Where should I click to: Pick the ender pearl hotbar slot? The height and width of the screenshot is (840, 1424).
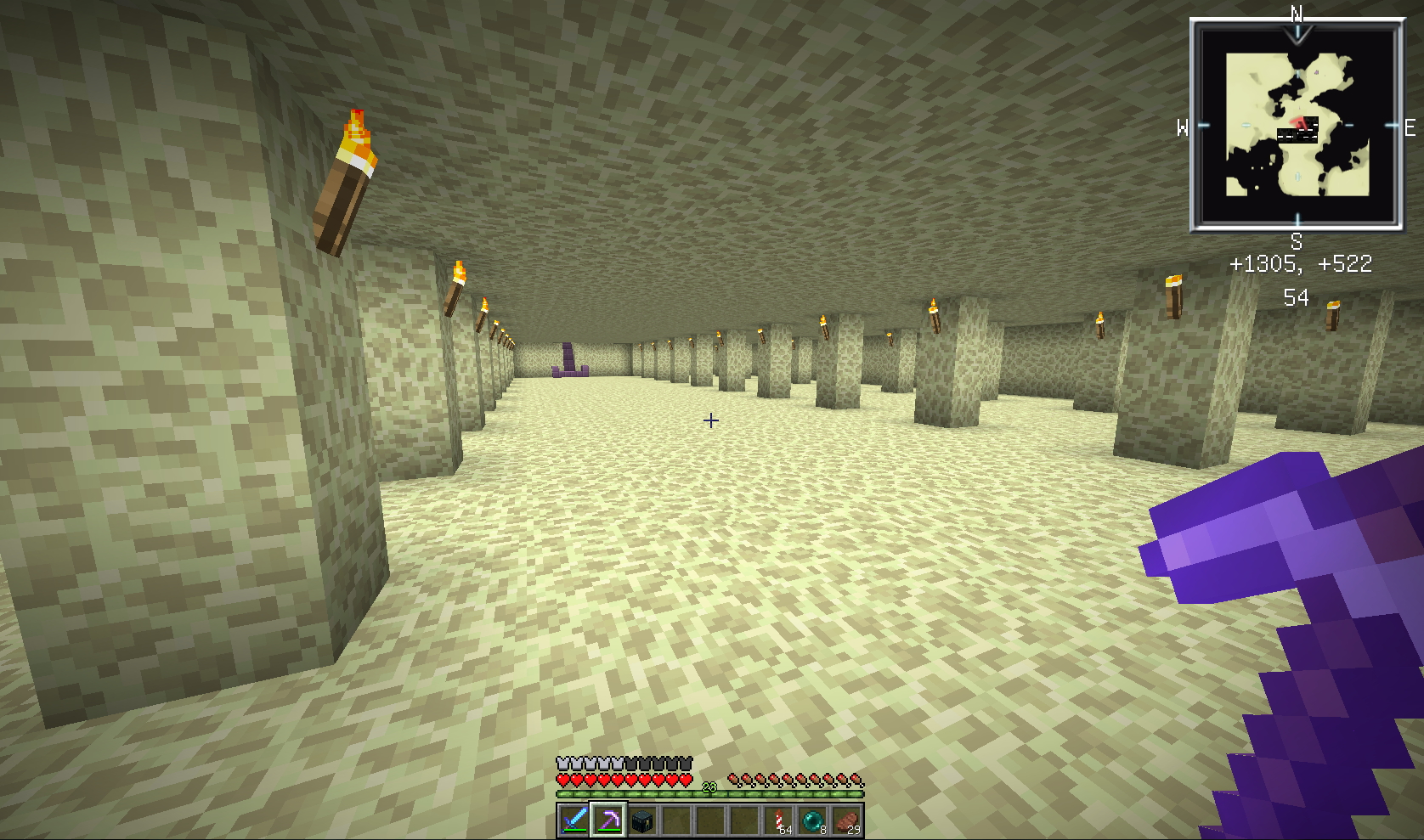[812, 820]
